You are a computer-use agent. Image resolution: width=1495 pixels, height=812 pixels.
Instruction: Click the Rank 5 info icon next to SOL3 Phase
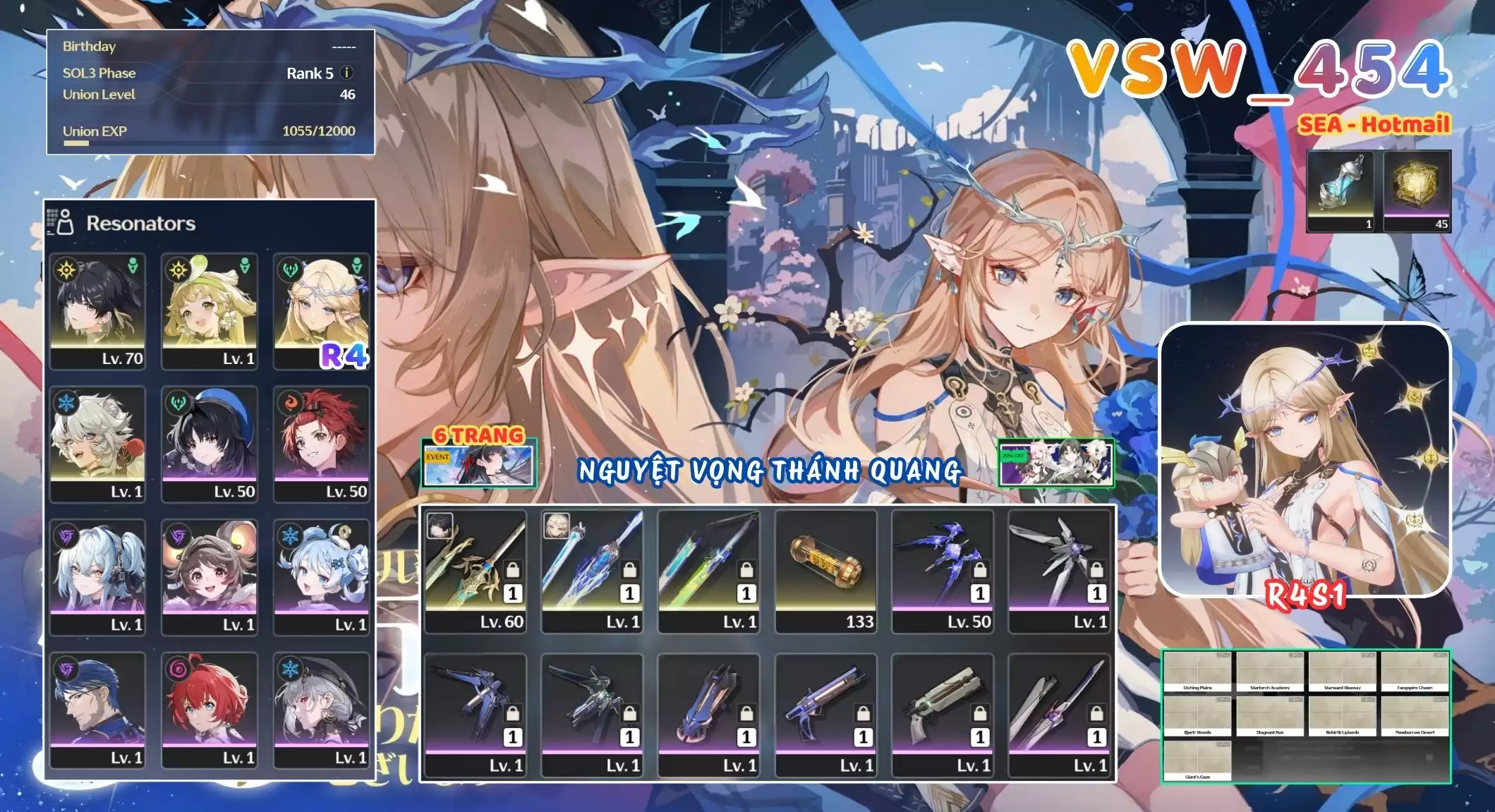[x=345, y=73]
